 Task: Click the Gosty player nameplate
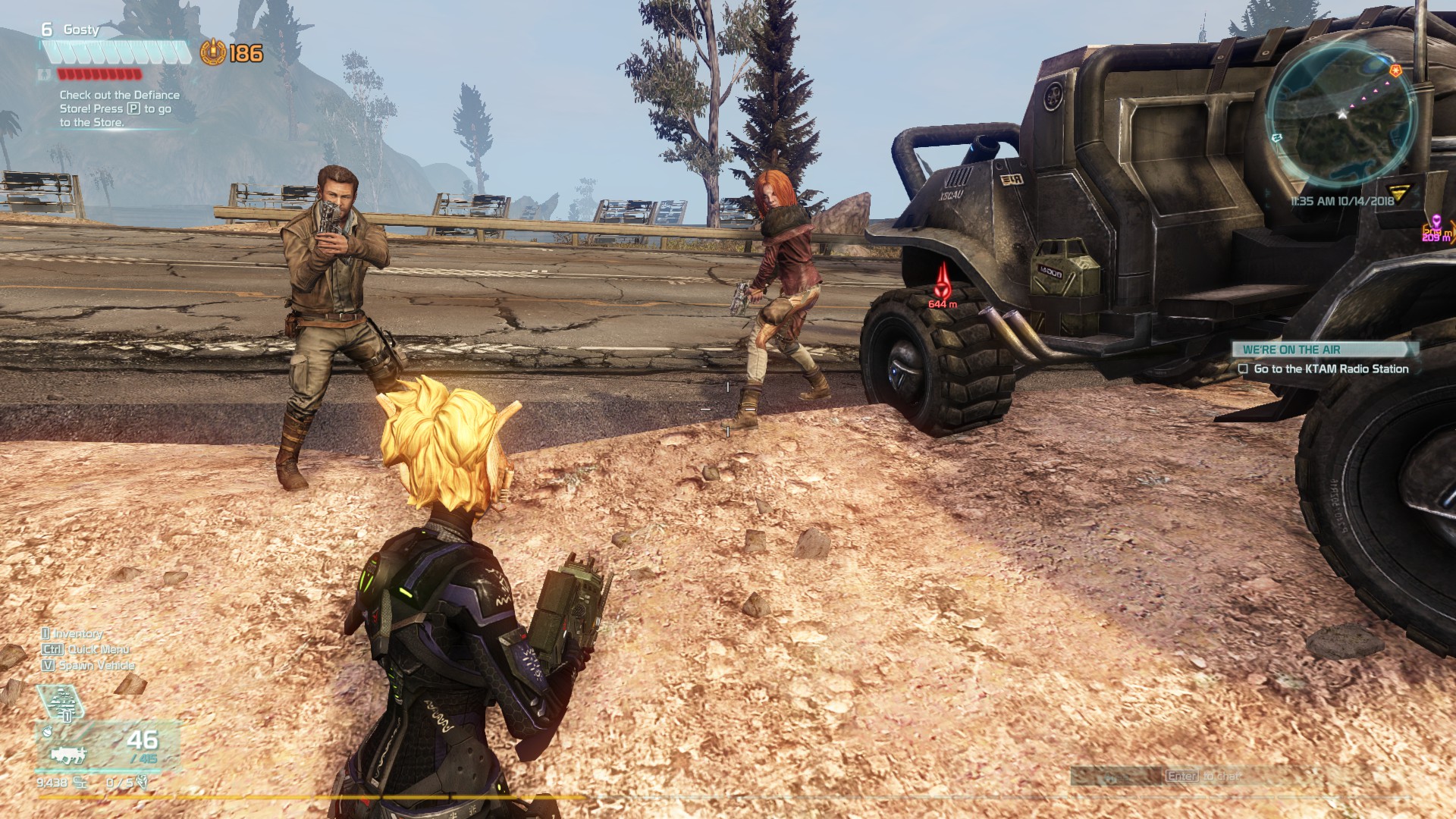point(83,30)
